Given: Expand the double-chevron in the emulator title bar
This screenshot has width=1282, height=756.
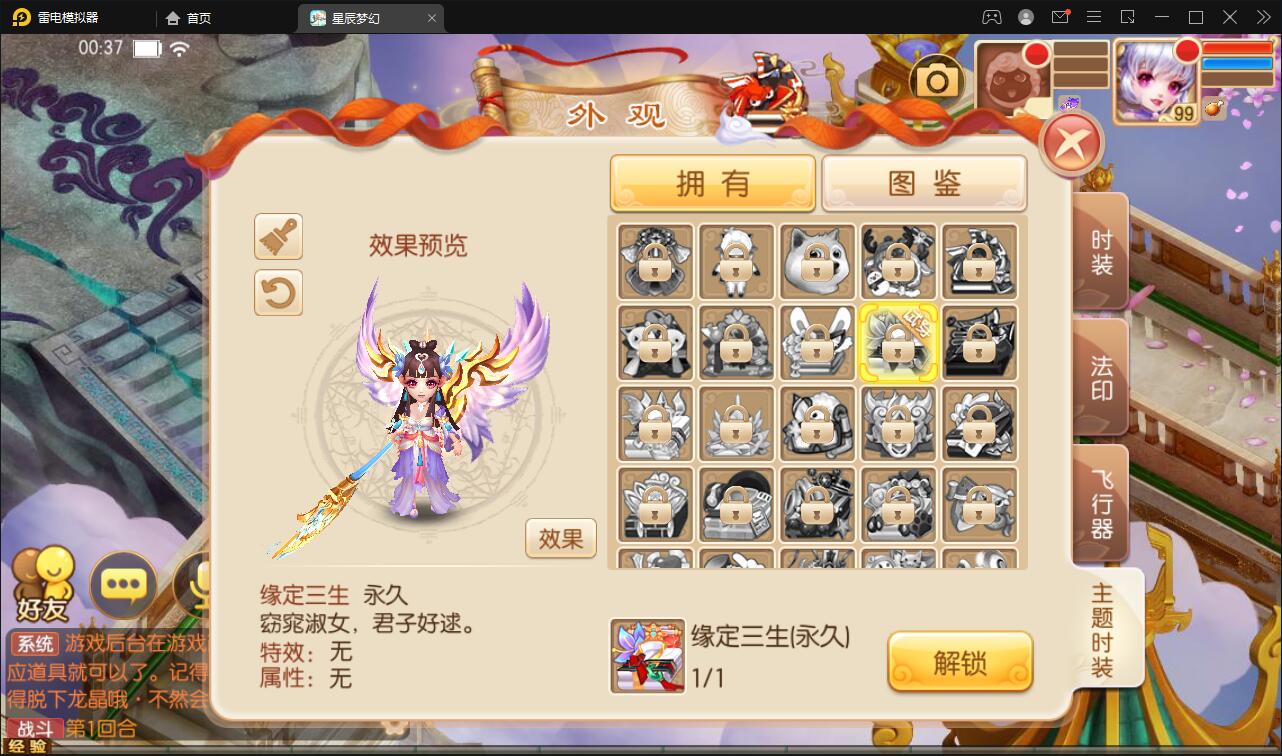Looking at the screenshot, I should coord(1262,17).
